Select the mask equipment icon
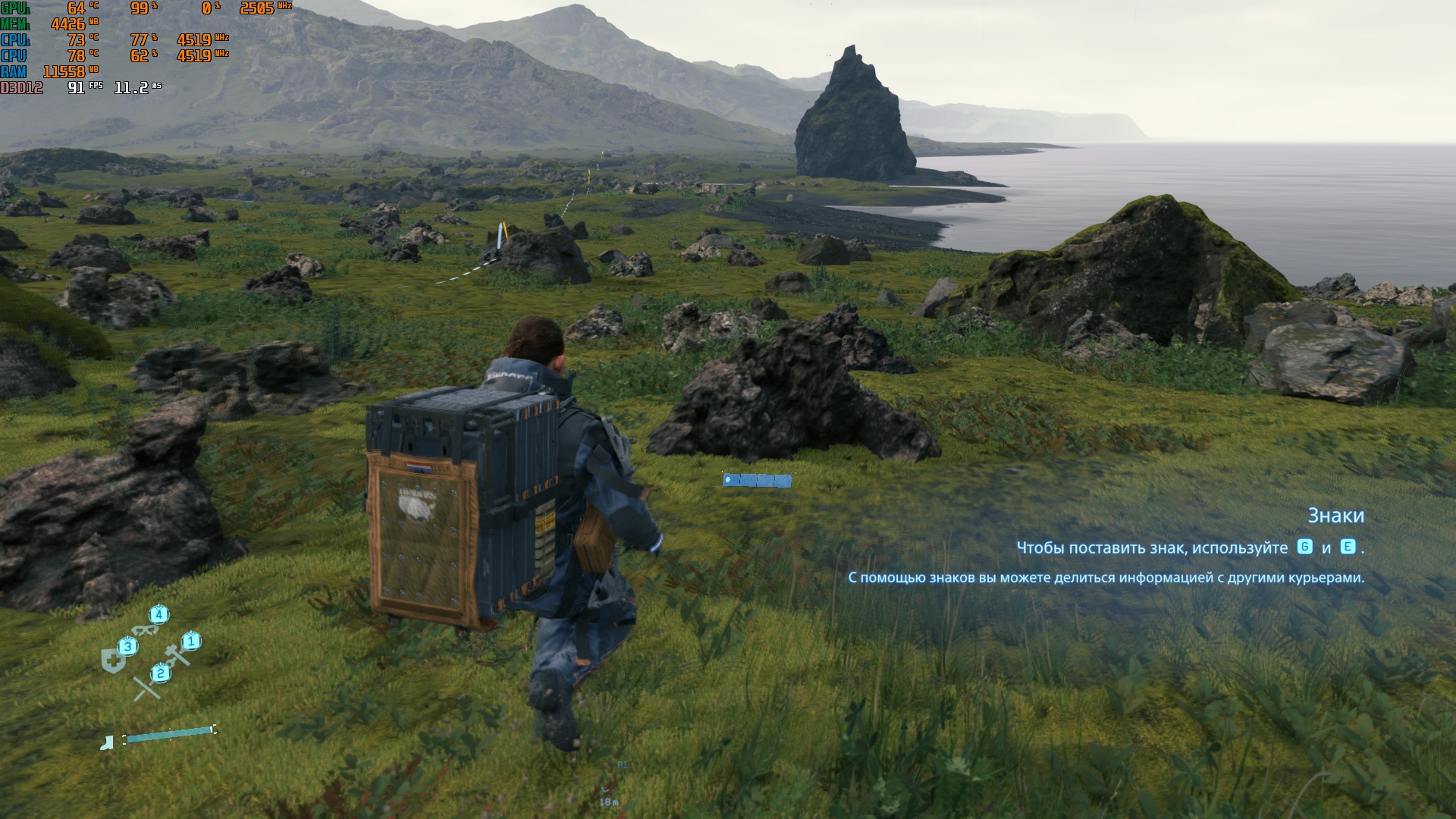Image resolution: width=1456 pixels, height=819 pixels. (146, 630)
